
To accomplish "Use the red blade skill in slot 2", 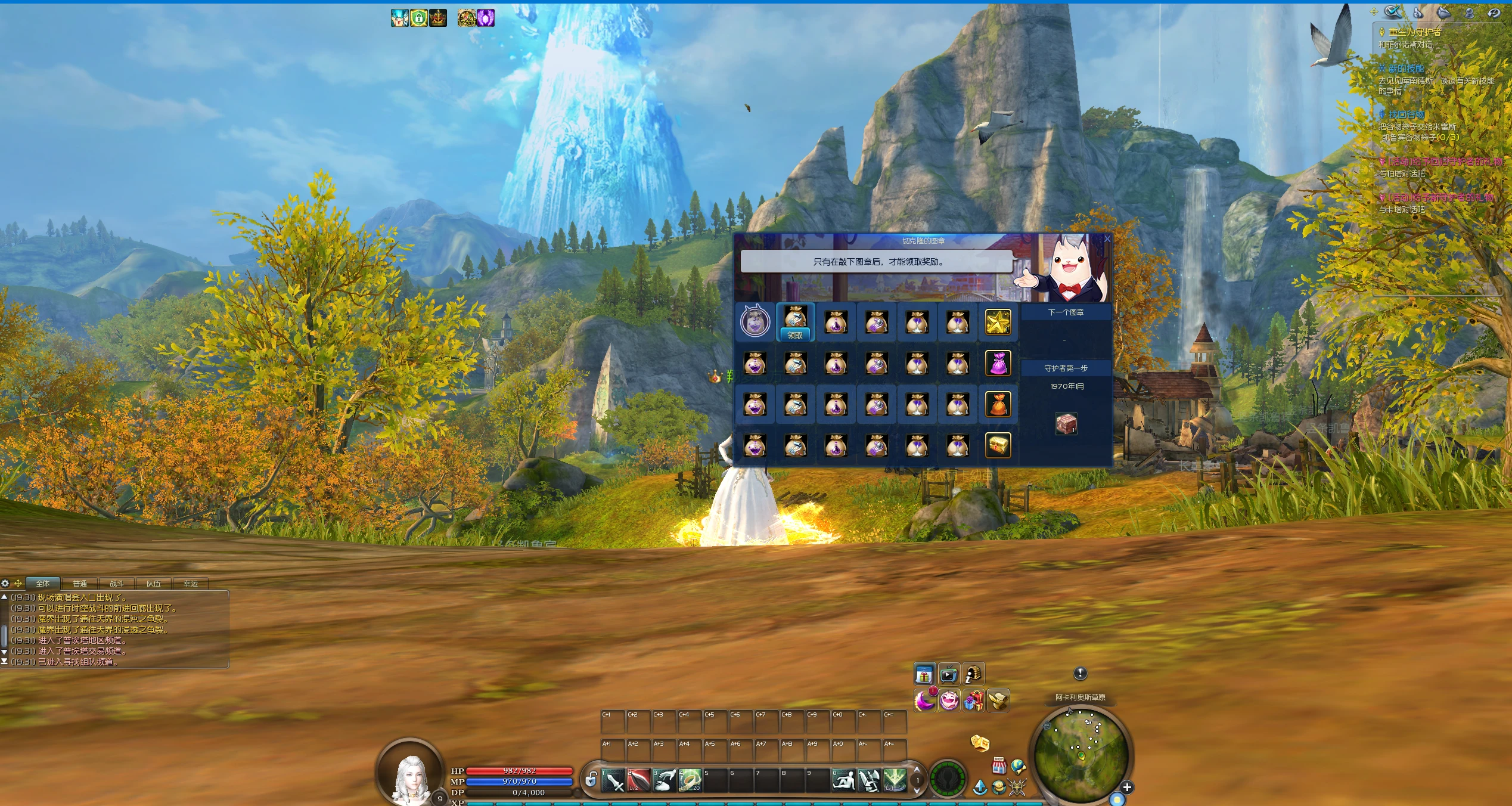I will tap(638, 780).
